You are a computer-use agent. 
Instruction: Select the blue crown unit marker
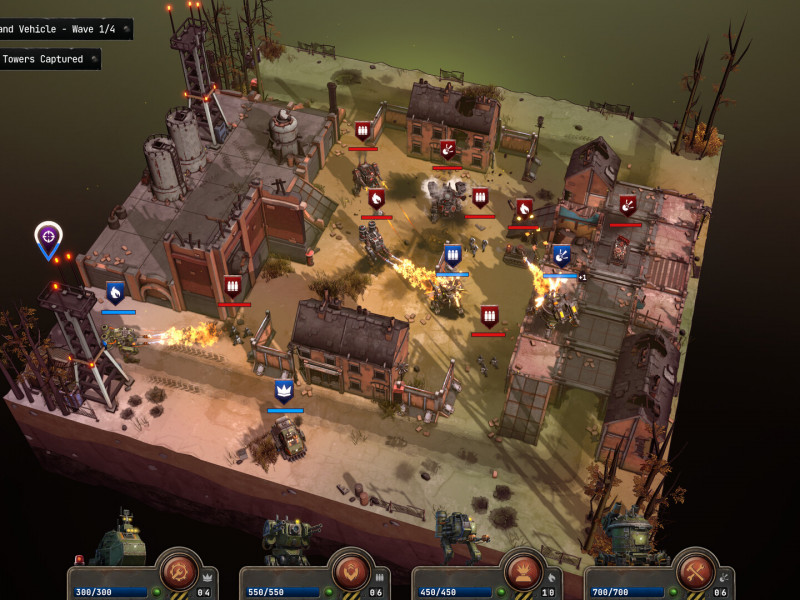284,391
